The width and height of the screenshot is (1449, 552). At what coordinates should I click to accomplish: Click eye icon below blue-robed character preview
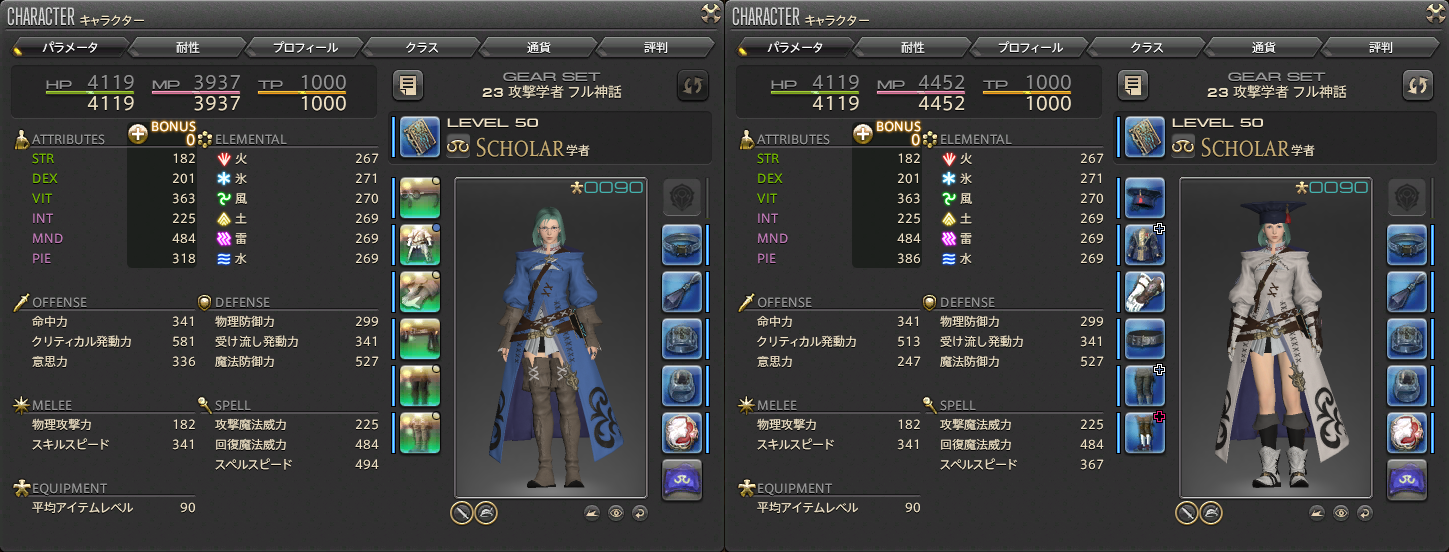click(x=616, y=513)
